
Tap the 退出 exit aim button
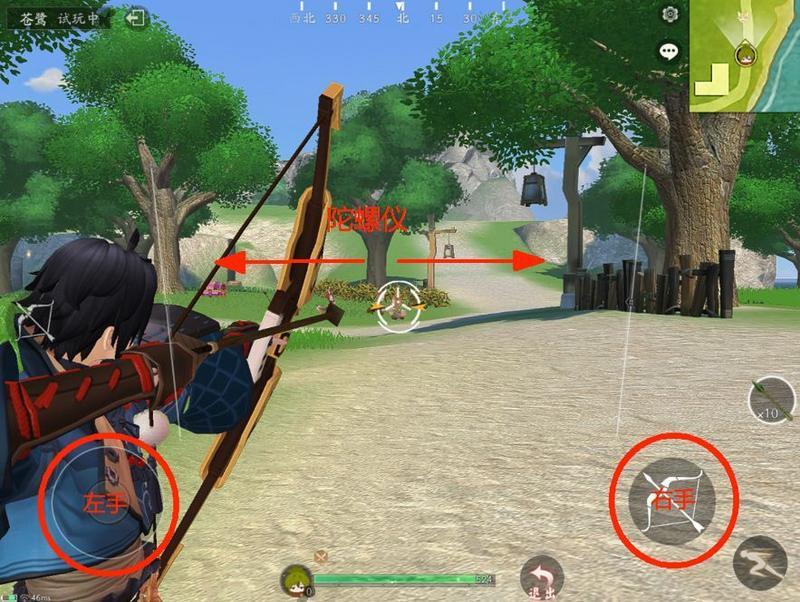[x=541, y=577]
